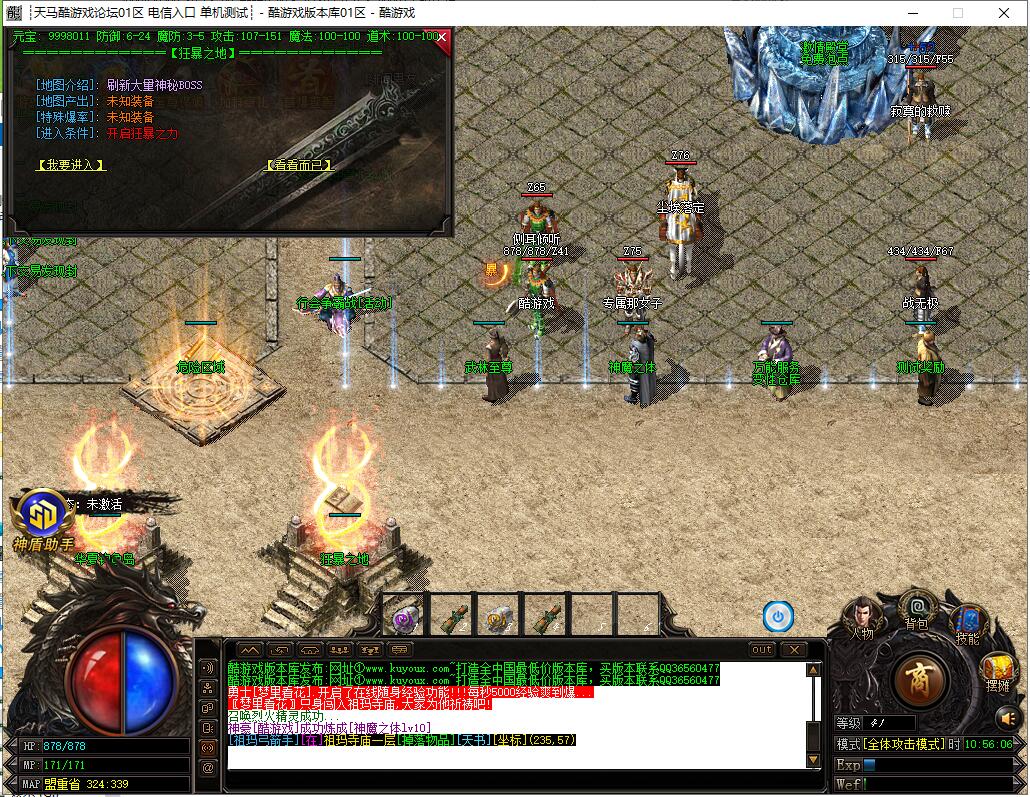Choose the 【我要进入】 dialog option
The height and width of the screenshot is (797, 1030).
tap(71, 165)
